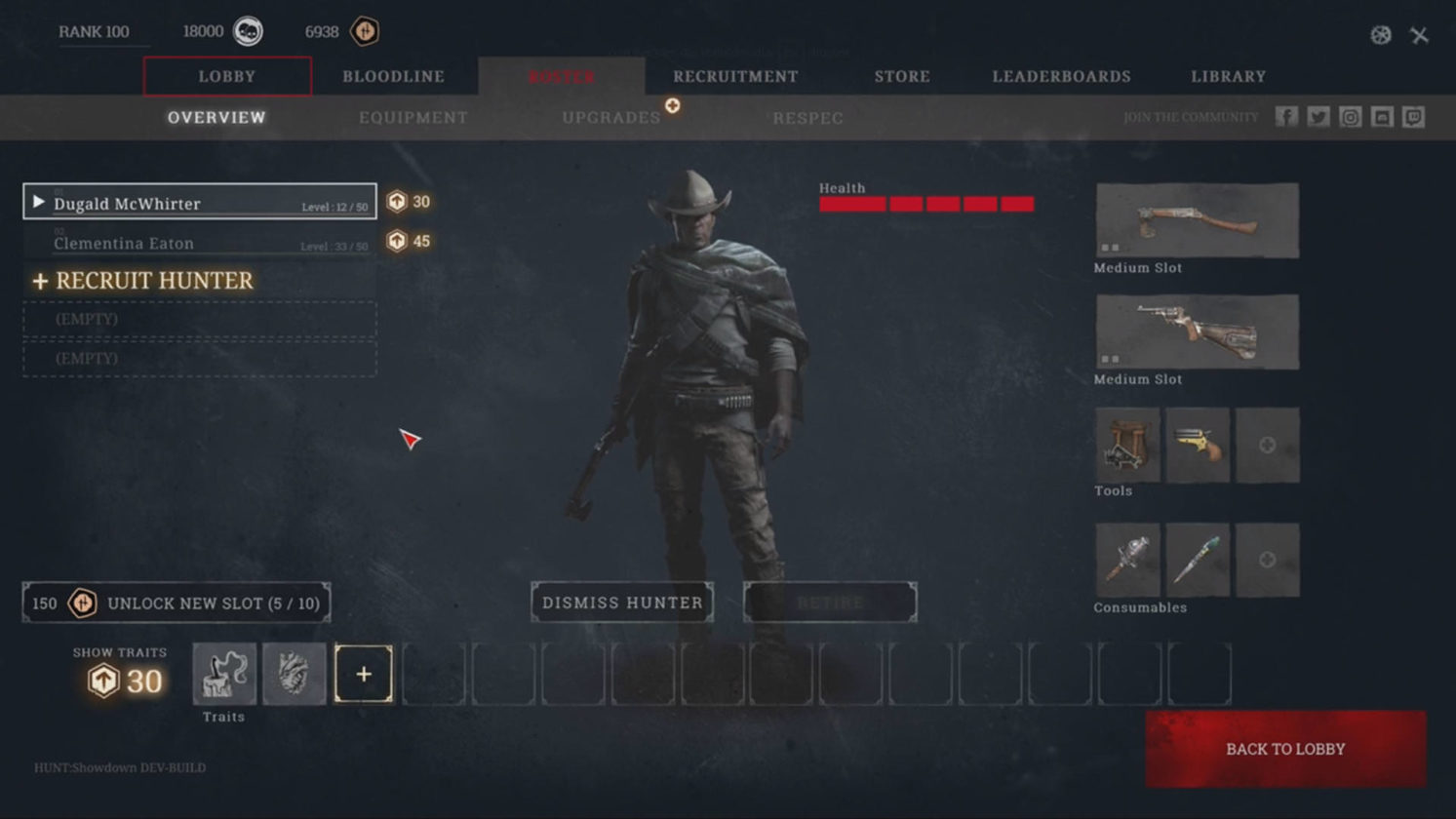
Task: Expand Dugald McWhirter's hunter entry
Action: tap(38, 203)
